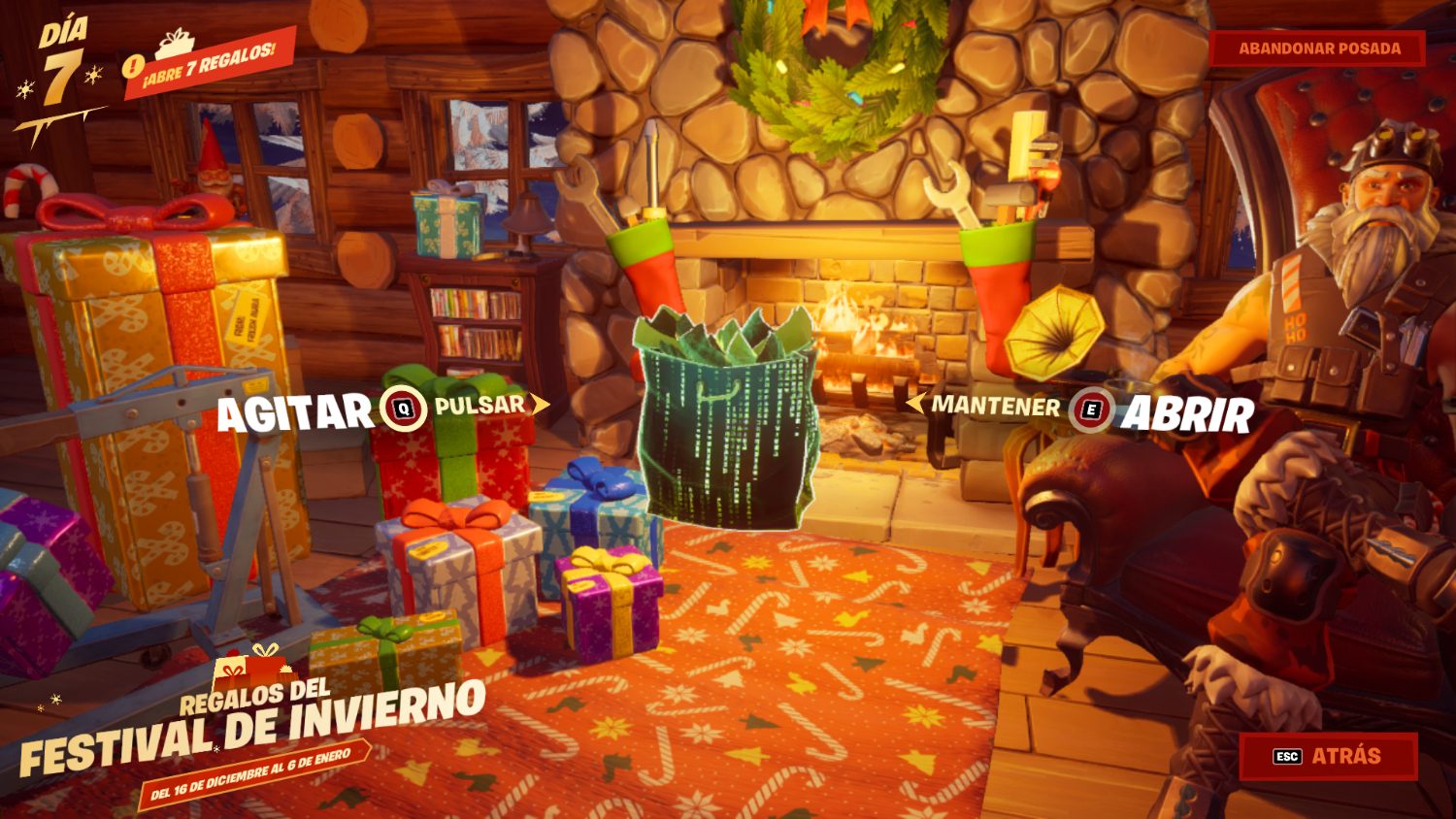The width and height of the screenshot is (1456, 819).
Task: Click the arrow chevron before MANTENER
Action: (x=913, y=406)
